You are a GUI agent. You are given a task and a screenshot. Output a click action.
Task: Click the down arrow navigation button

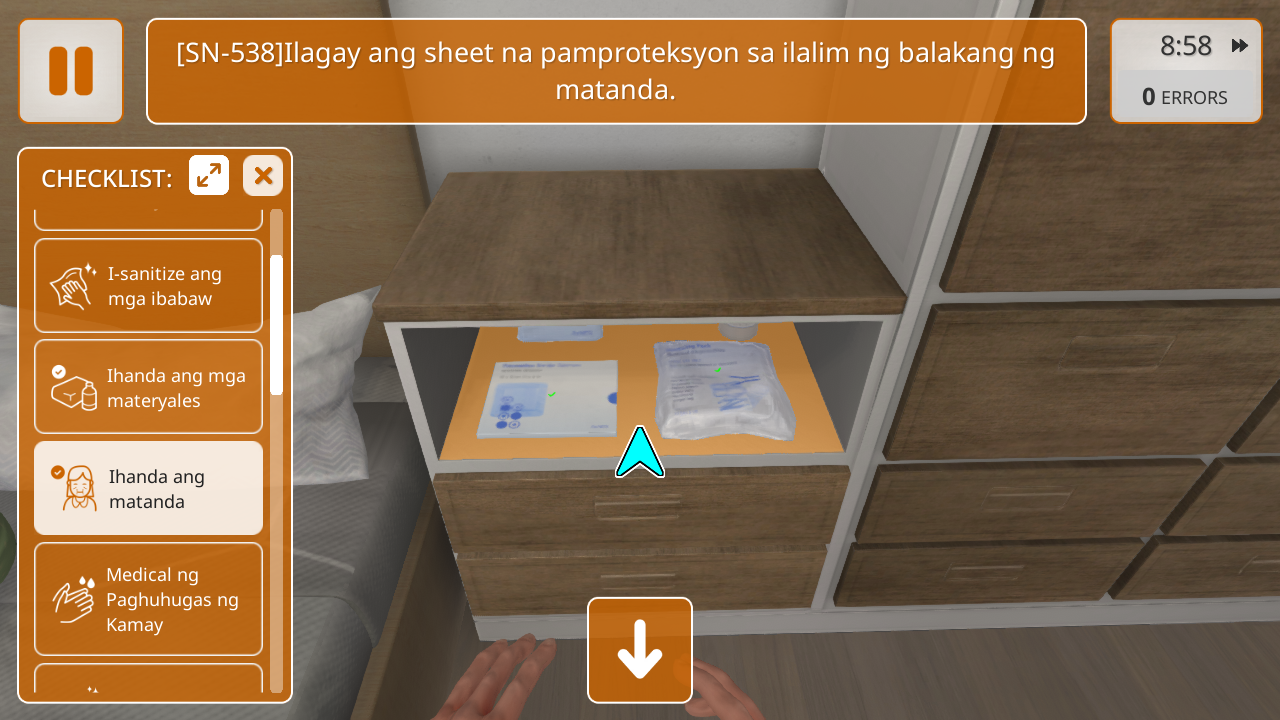(640, 650)
